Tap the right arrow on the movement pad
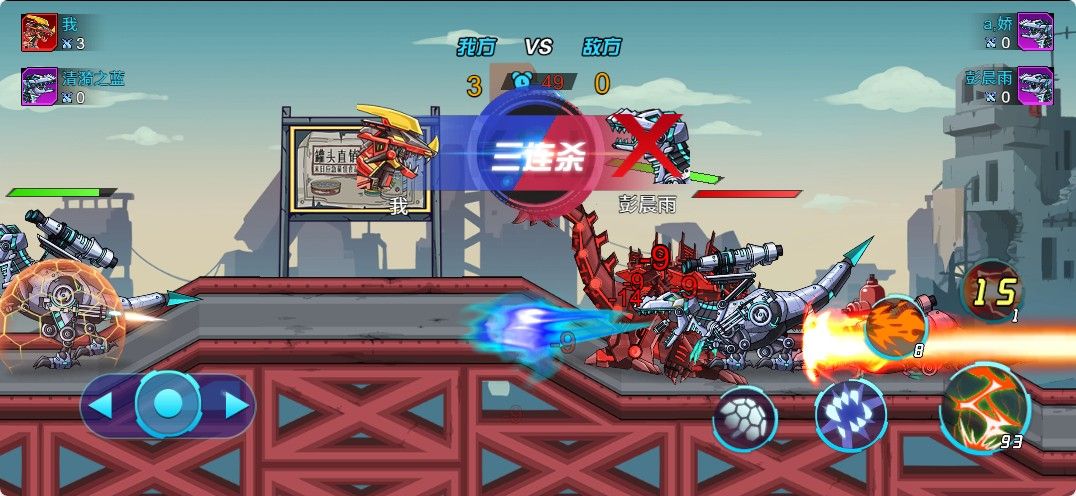This screenshot has width=1076, height=496. (236, 405)
